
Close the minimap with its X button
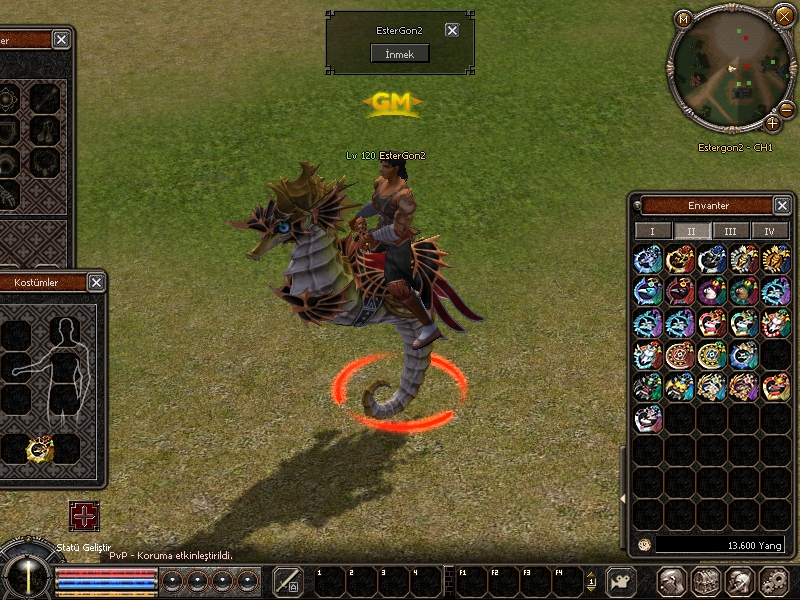[x=784, y=15]
